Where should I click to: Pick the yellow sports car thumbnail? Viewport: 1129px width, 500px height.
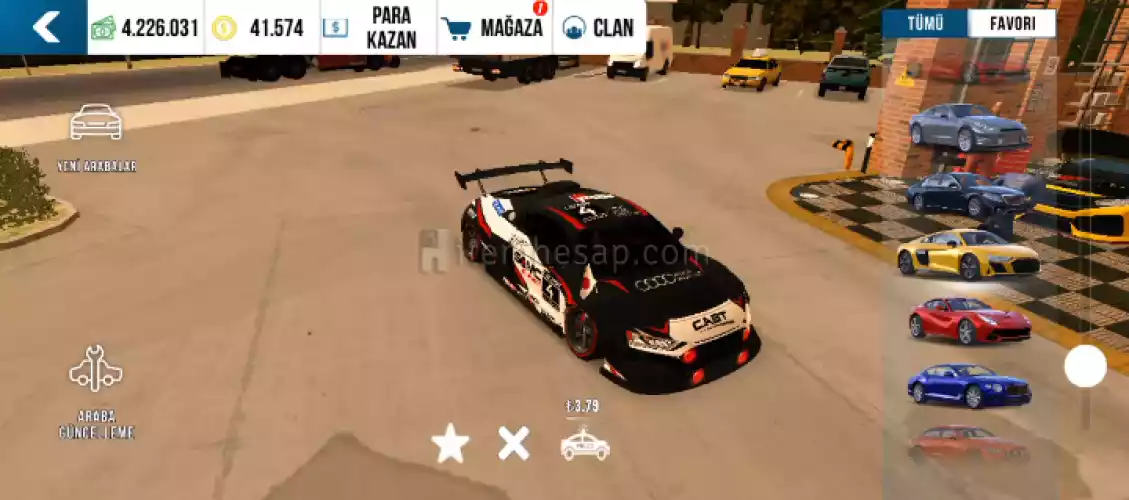click(967, 255)
